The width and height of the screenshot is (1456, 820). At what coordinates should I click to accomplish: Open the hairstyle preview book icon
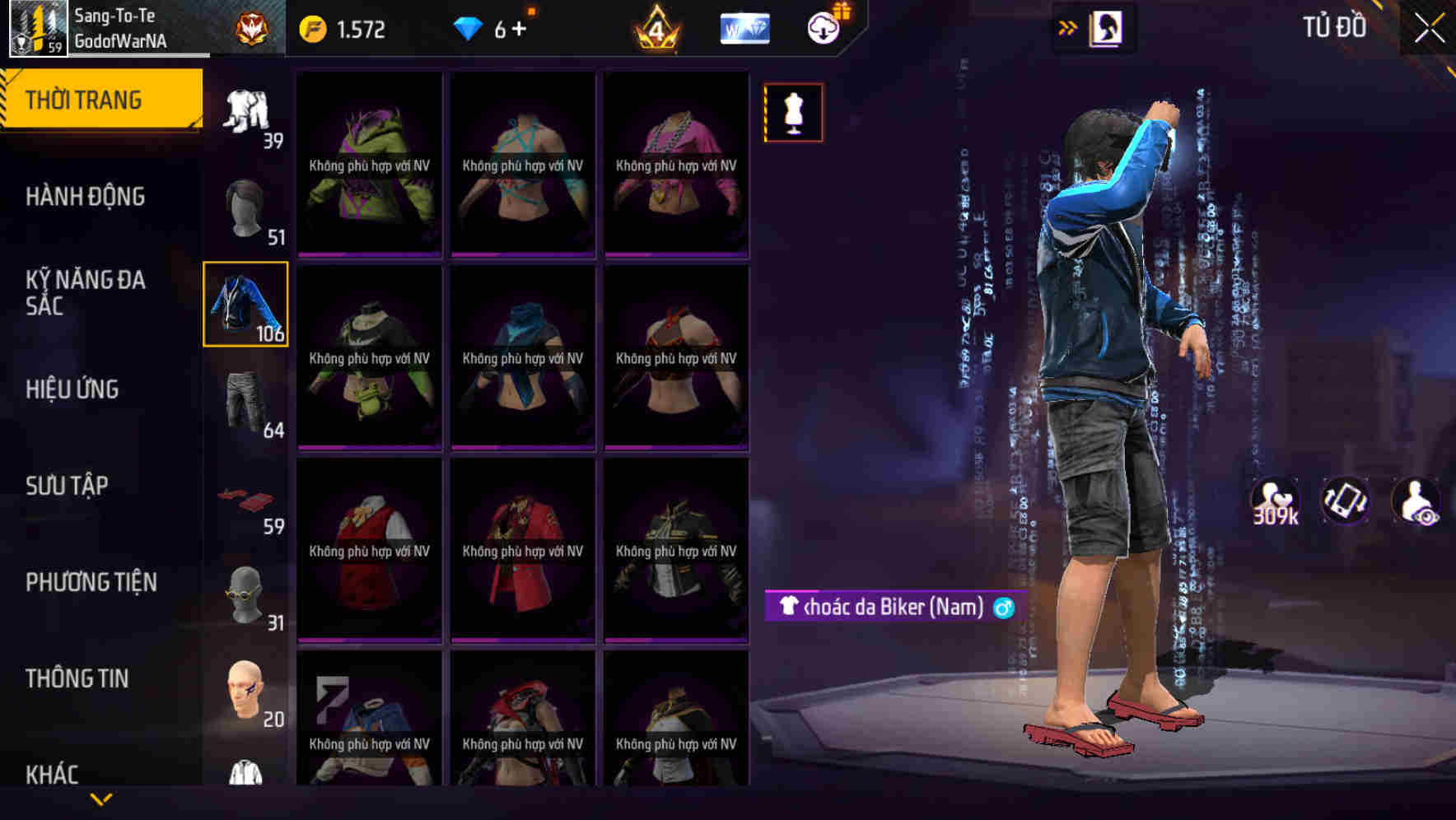1107,26
